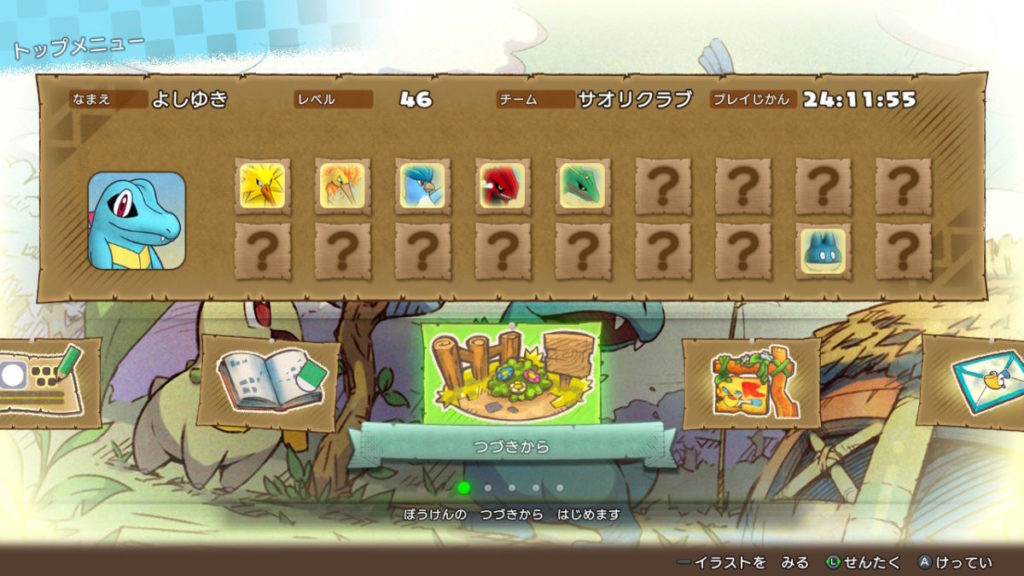Click the Rayquaza team icon
Screen dimensions: 1024x576
pos(583,185)
